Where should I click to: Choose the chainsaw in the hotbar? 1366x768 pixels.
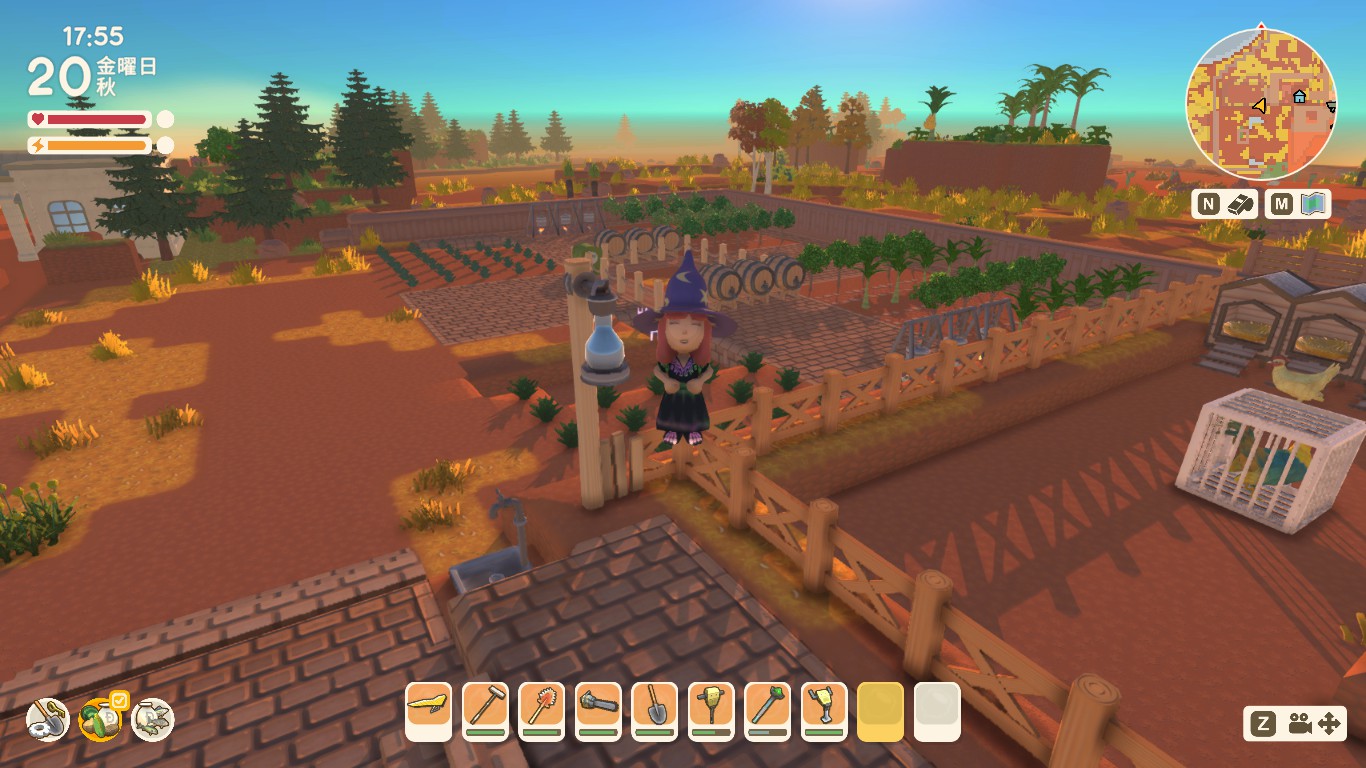pos(598,706)
